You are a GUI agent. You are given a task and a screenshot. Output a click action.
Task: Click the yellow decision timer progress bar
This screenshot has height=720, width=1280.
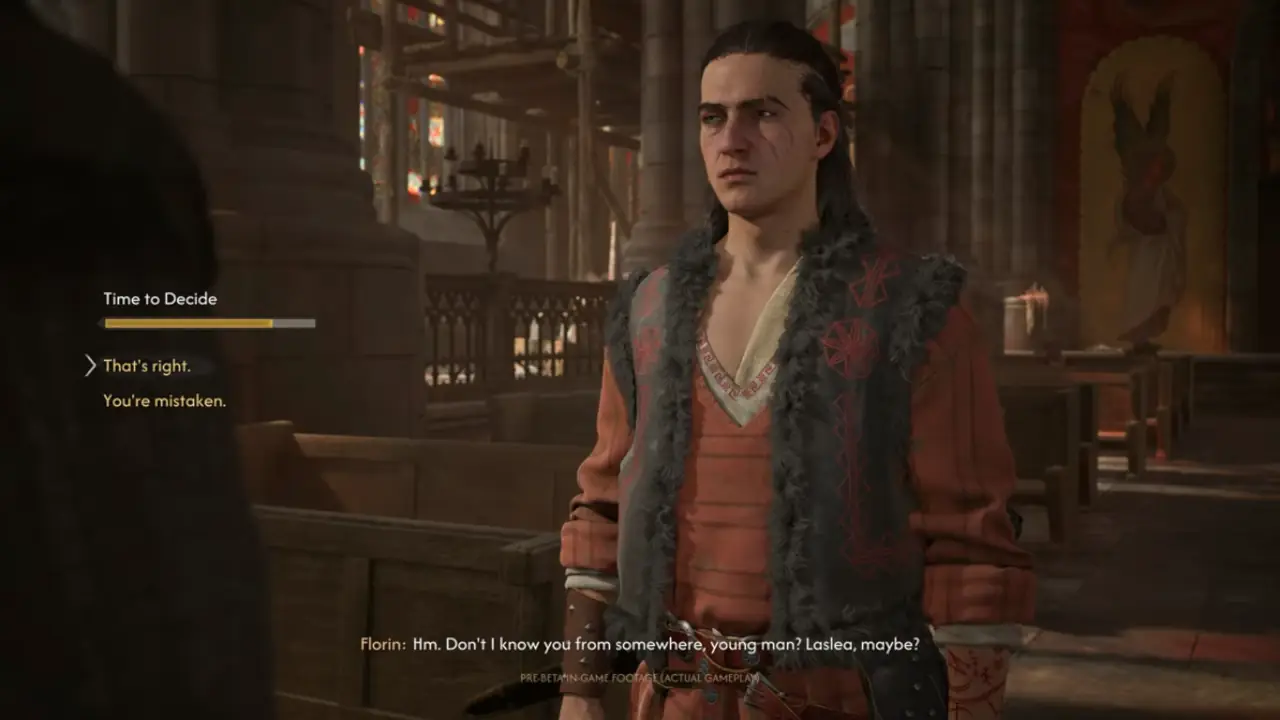185,323
